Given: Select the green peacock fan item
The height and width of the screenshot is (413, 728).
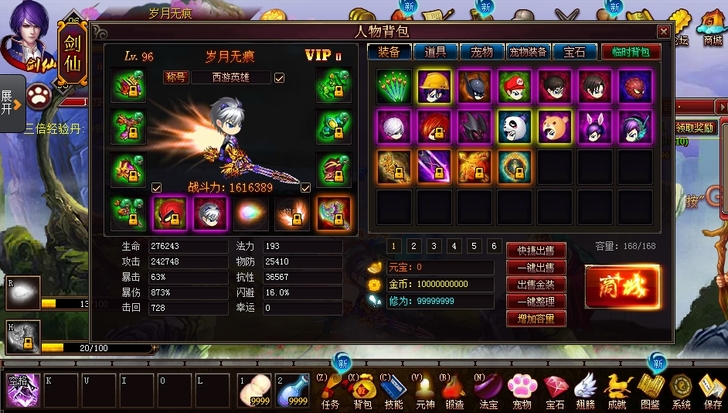Looking at the screenshot, I should pos(393,87).
